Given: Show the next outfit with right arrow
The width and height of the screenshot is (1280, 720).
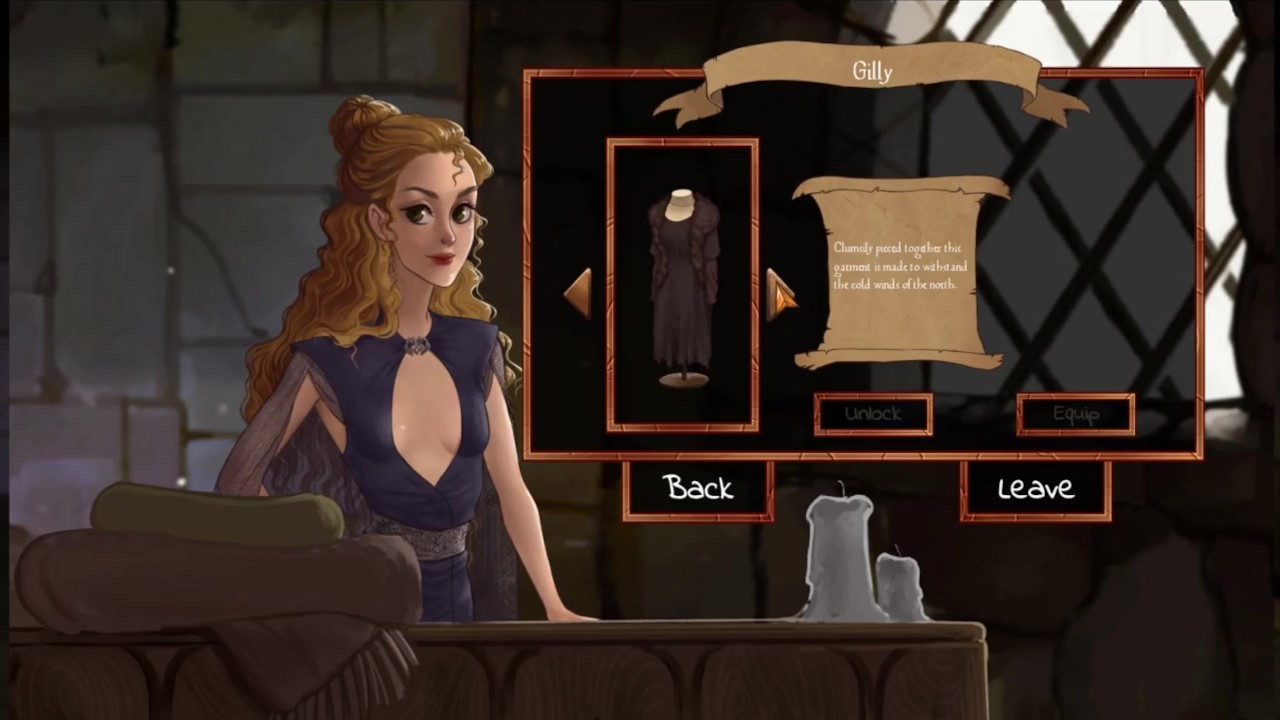Looking at the screenshot, I should click(781, 293).
